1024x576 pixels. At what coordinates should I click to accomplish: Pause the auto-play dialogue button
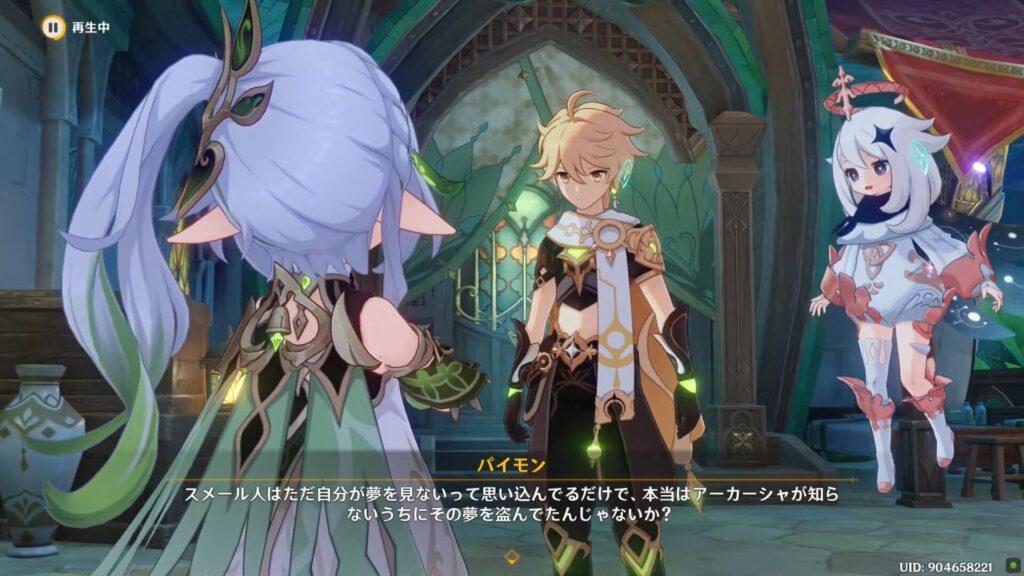coord(51,27)
